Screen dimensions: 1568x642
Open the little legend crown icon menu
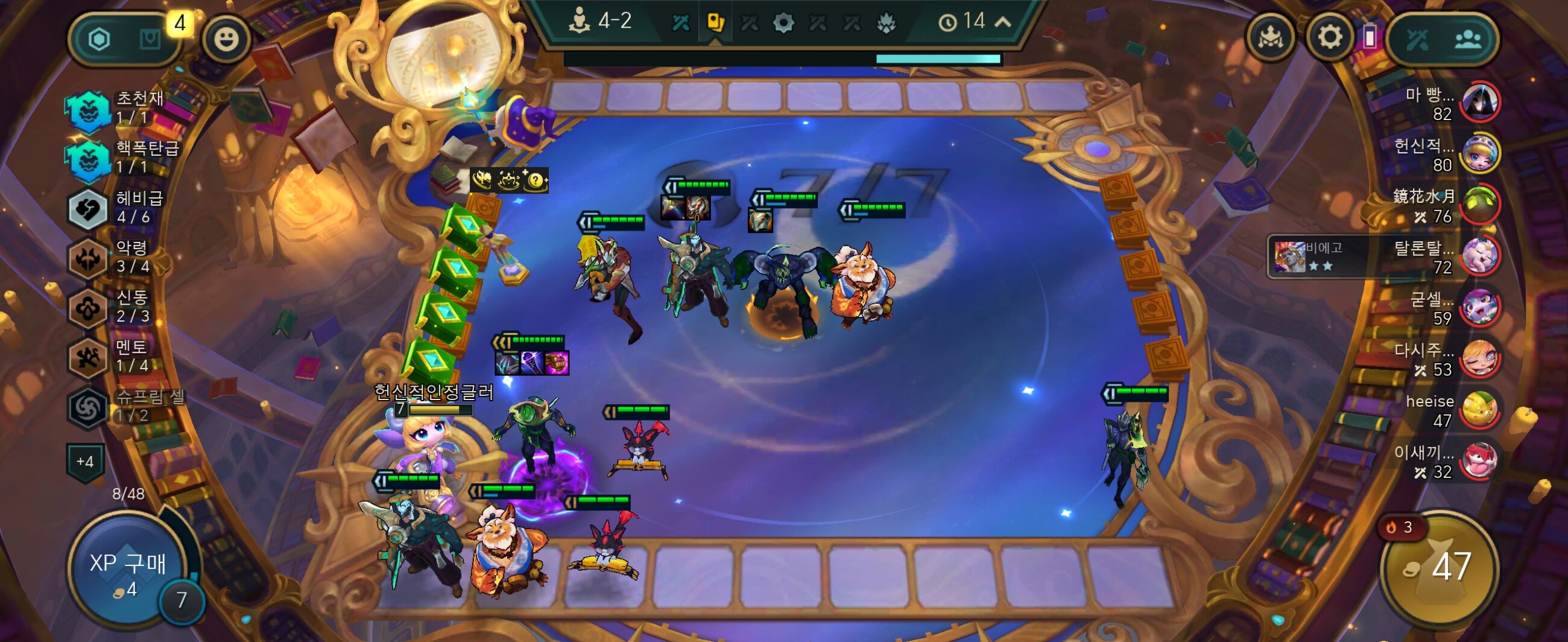[x=1270, y=39]
